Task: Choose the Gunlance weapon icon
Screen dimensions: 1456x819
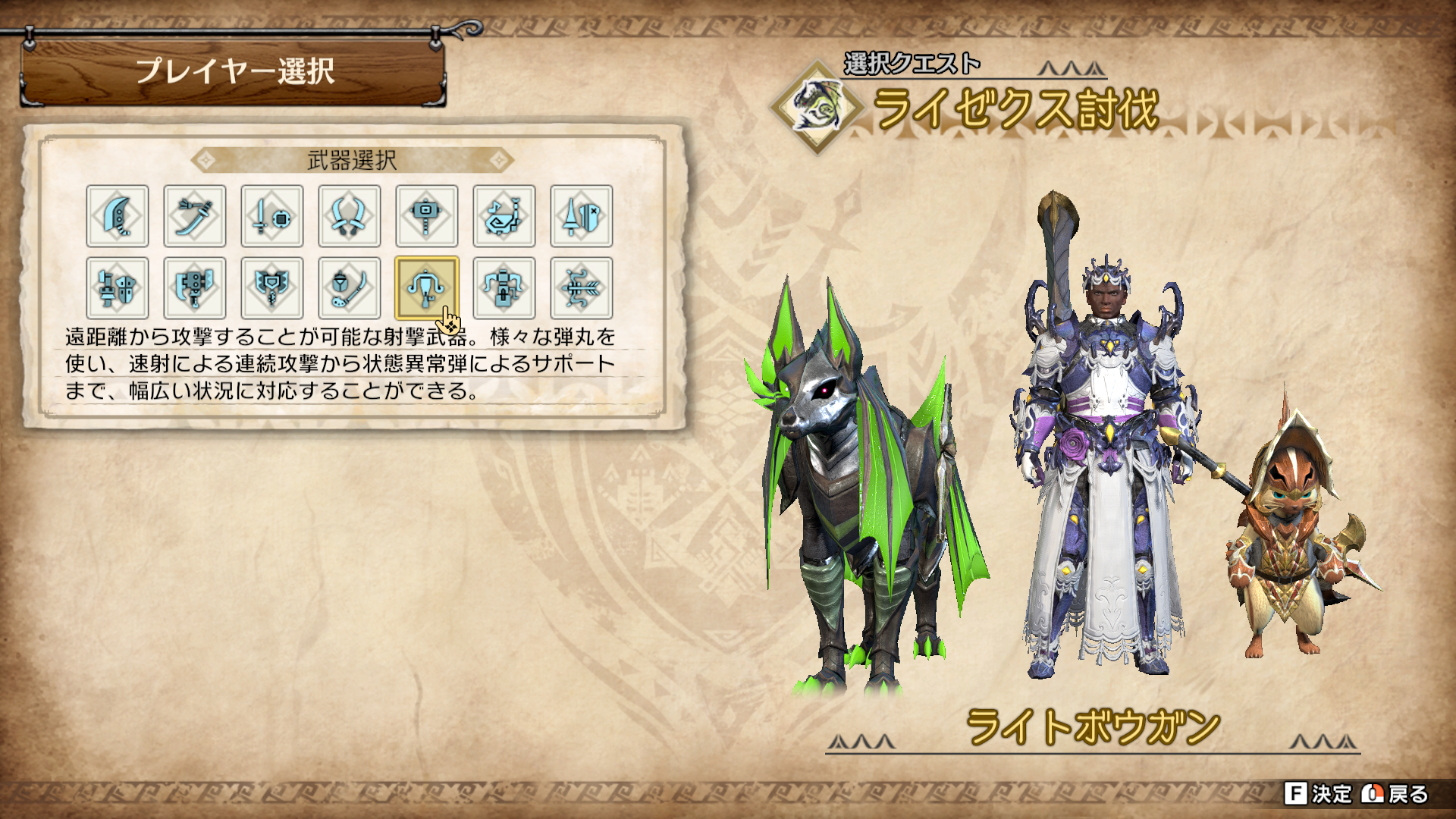Action: coord(118,288)
